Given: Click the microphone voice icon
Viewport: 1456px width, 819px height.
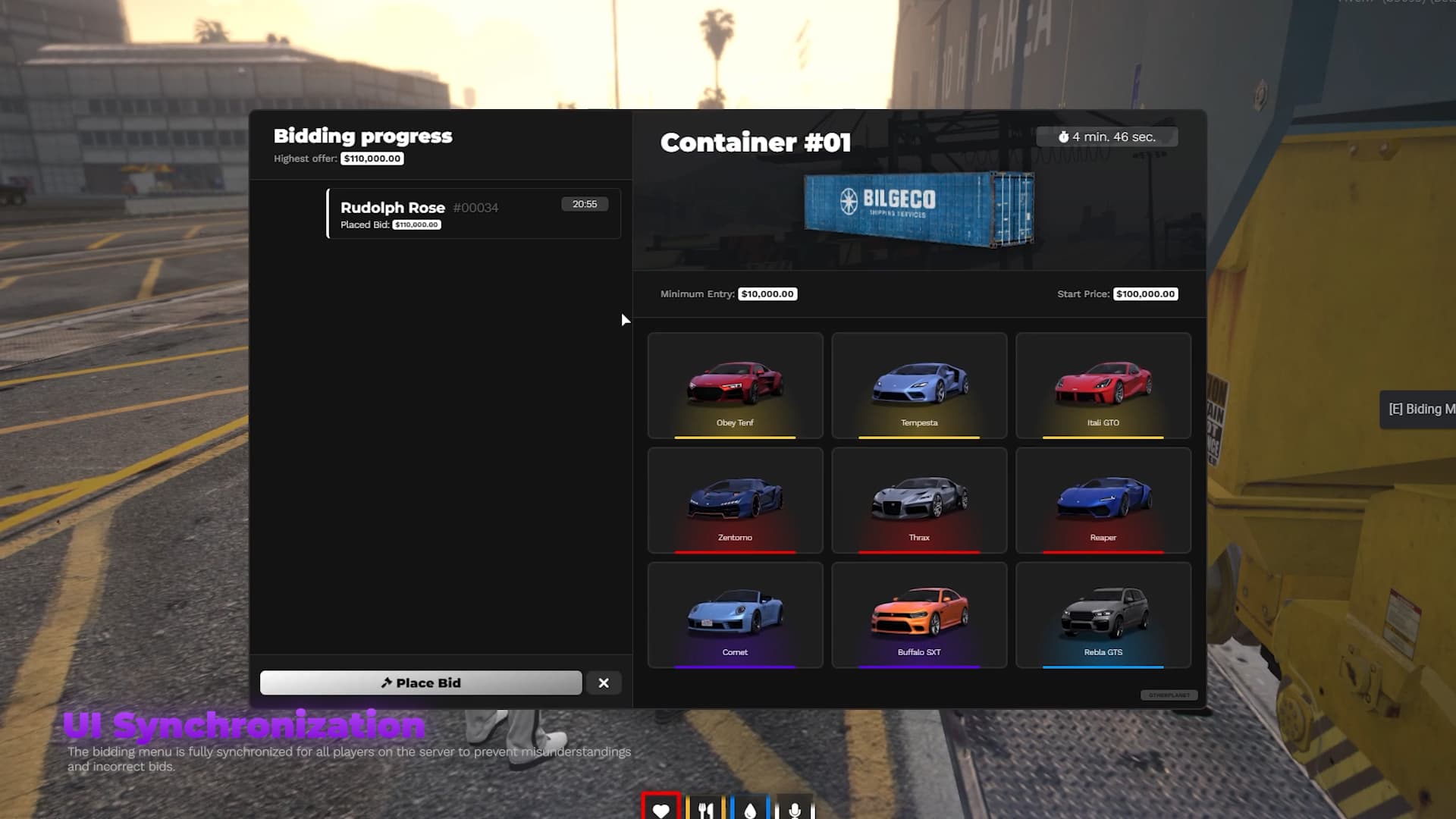Looking at the screenshot, I should click(795, 808).
